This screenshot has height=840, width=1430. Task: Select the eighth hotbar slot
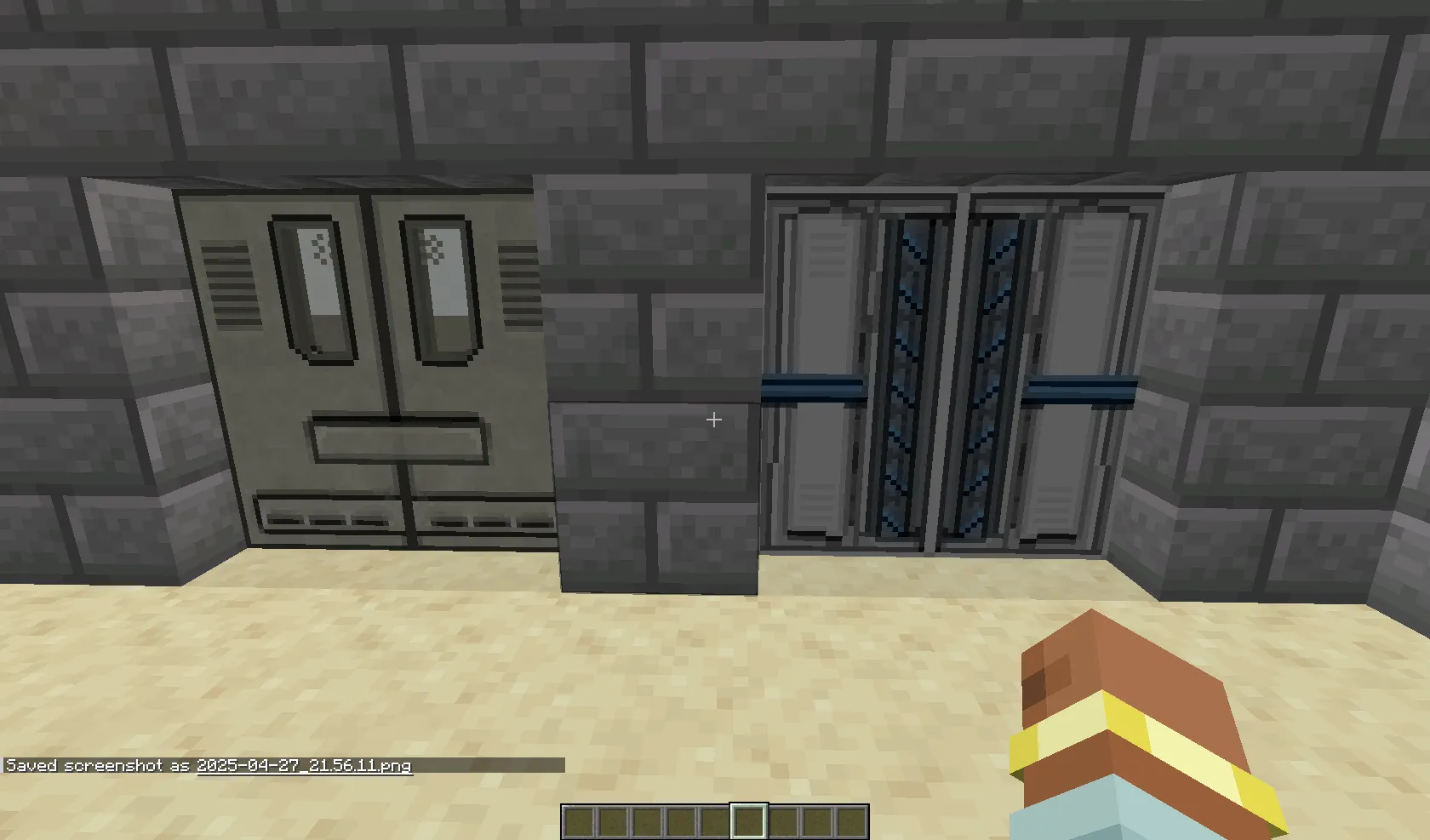coord(816,823)
